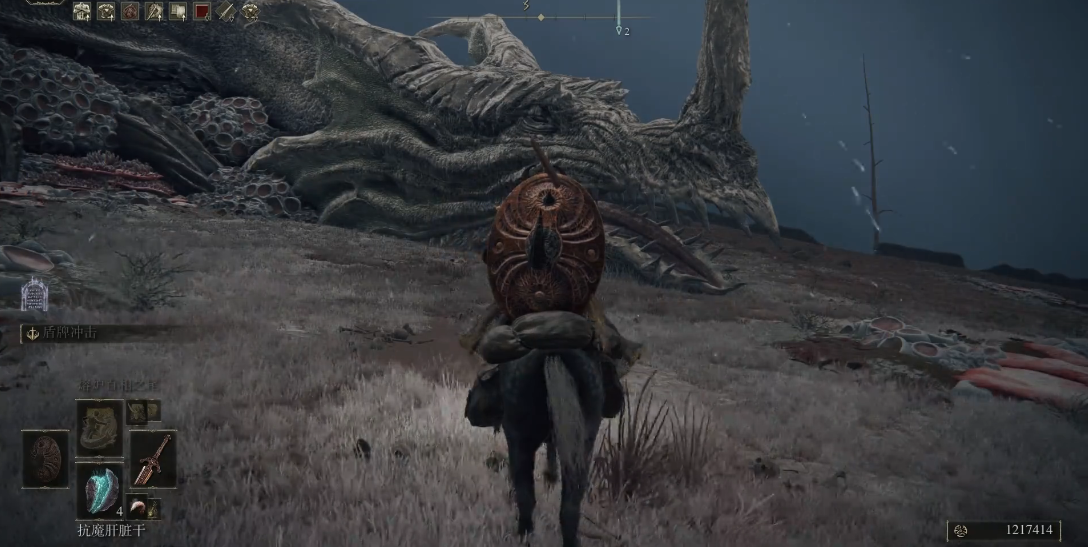Inspect the red square status effect icon

(202, 12)
